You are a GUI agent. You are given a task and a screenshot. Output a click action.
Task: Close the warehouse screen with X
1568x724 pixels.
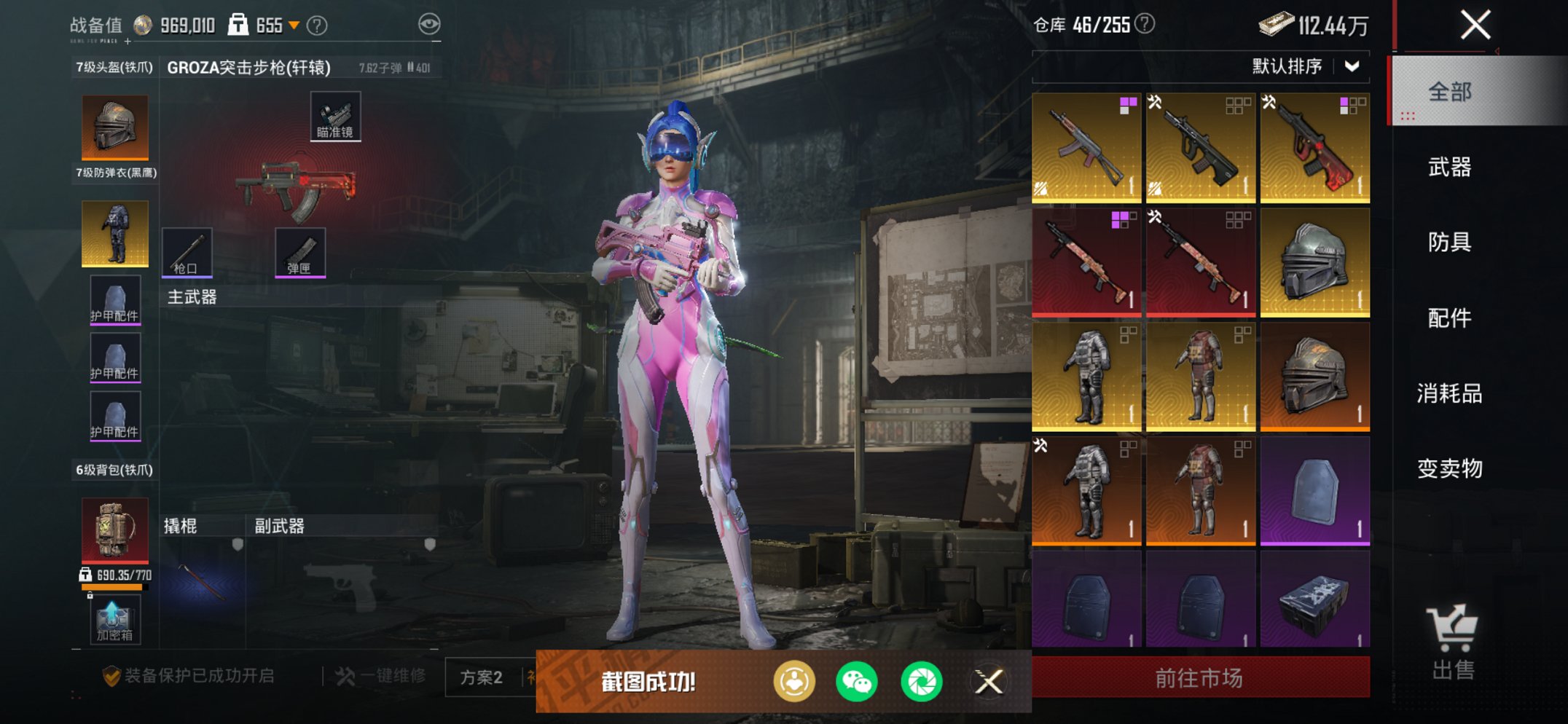coord(1475,25)
